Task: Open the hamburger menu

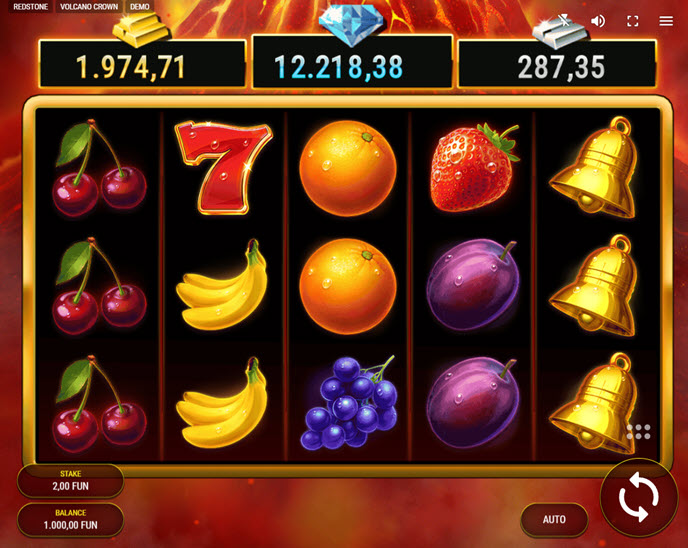Action: [x=666, y=21]
